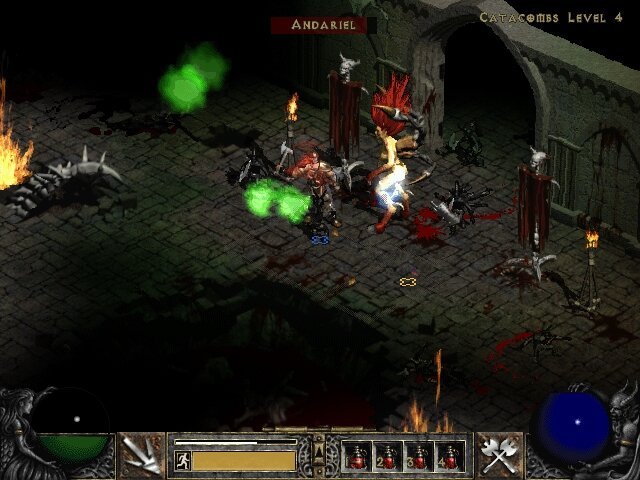The width and height of the screenshot is (640, 480).
Task: Consume the red potion in belt slot 4
Action: (449, 456)
